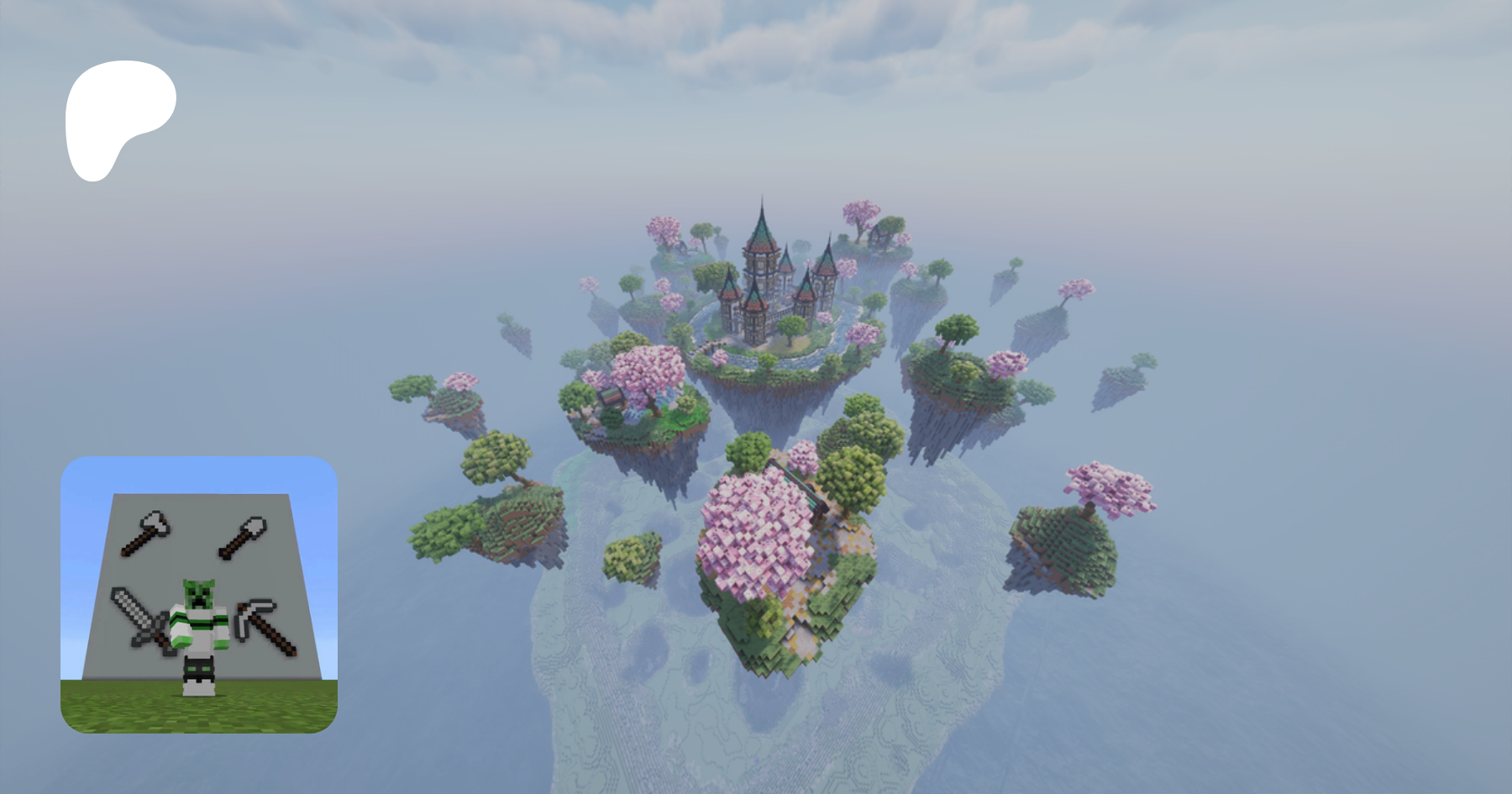Open the creeper-skin creator avatar thumbnail

[199, 595]
